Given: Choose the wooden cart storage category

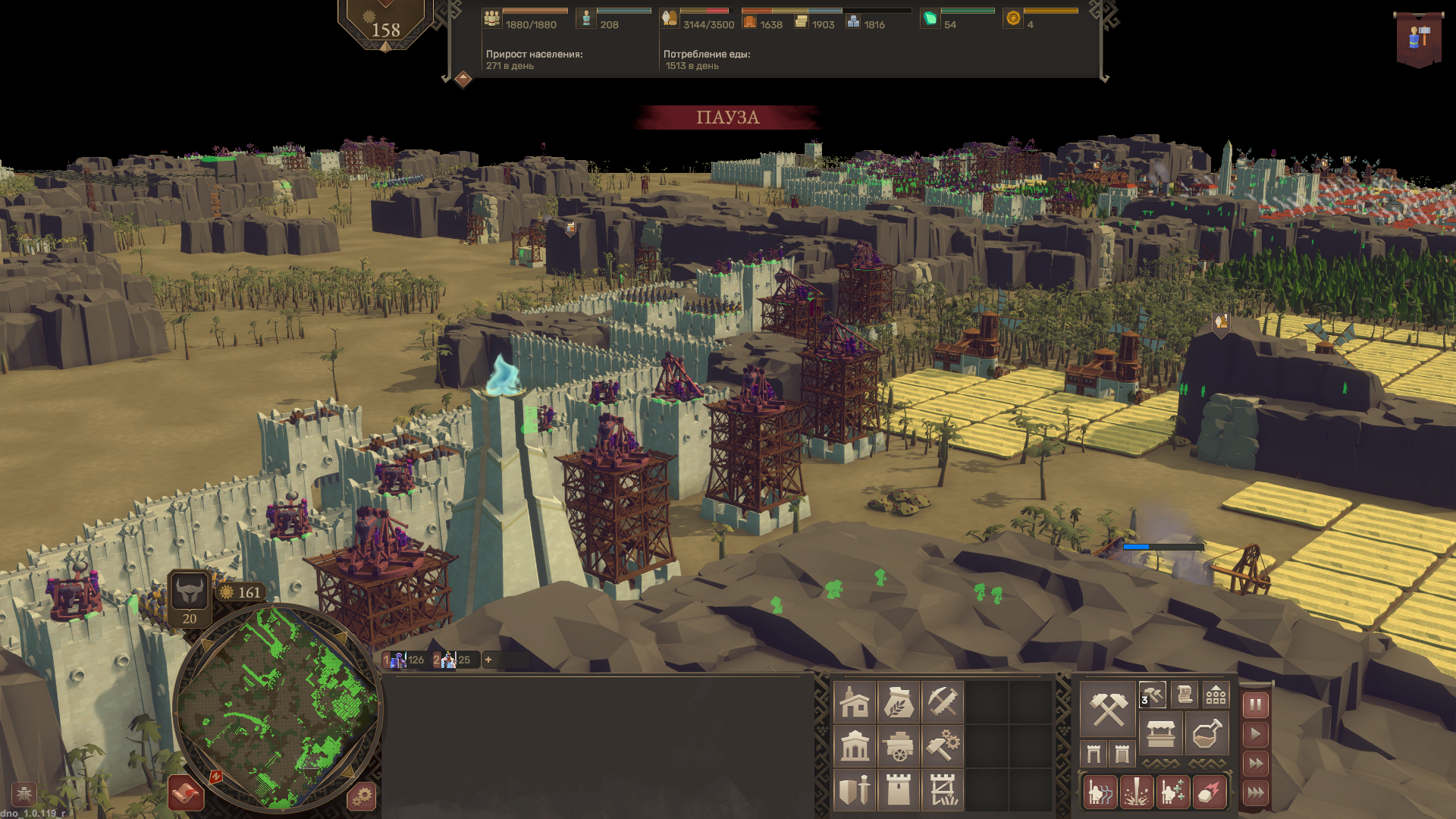Looking at the screenshot, I should [x=899, y=746].
